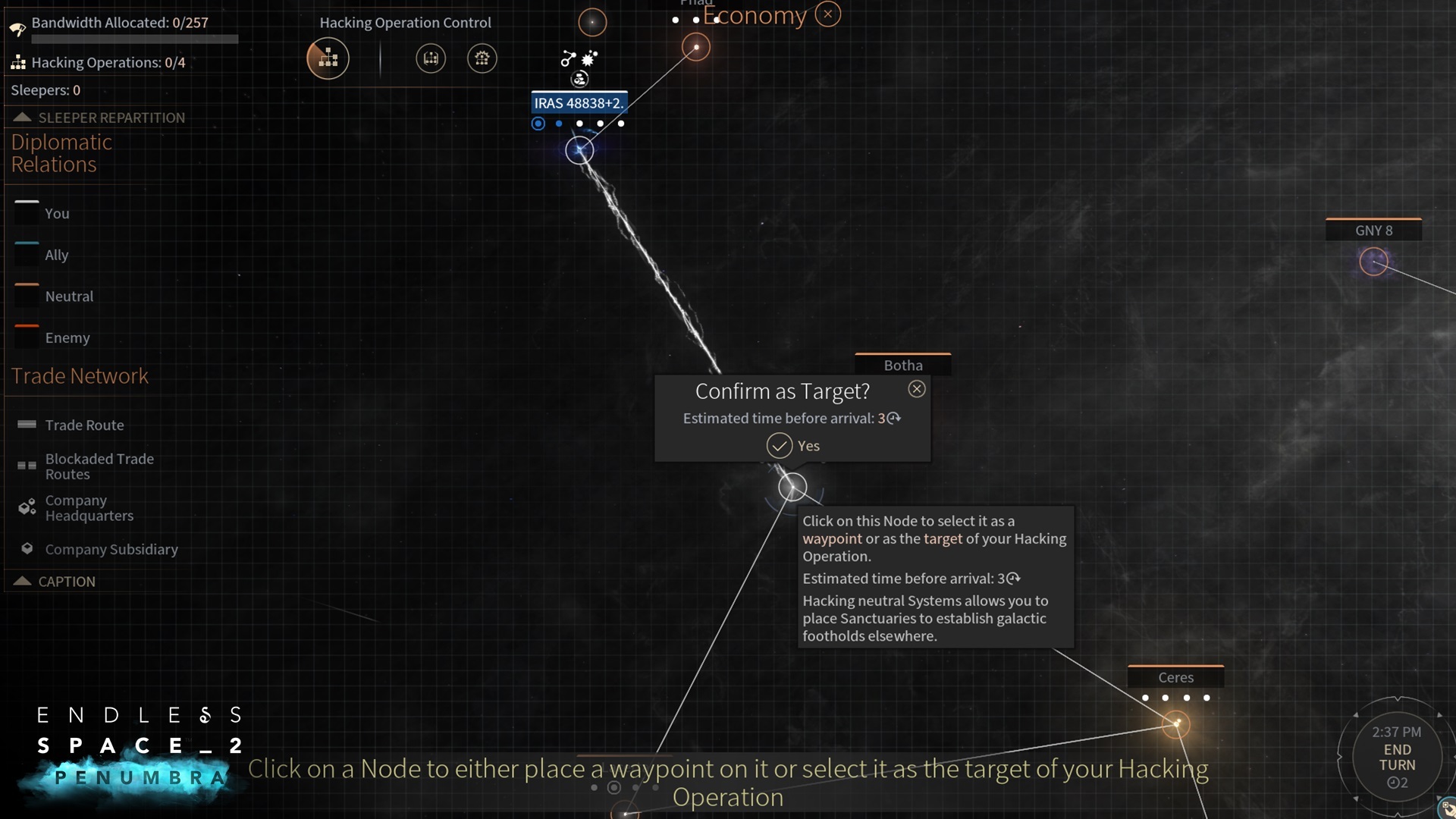Select the Ceres system label
Screen dimensions: 1456x819
(x=1175, y=677)
